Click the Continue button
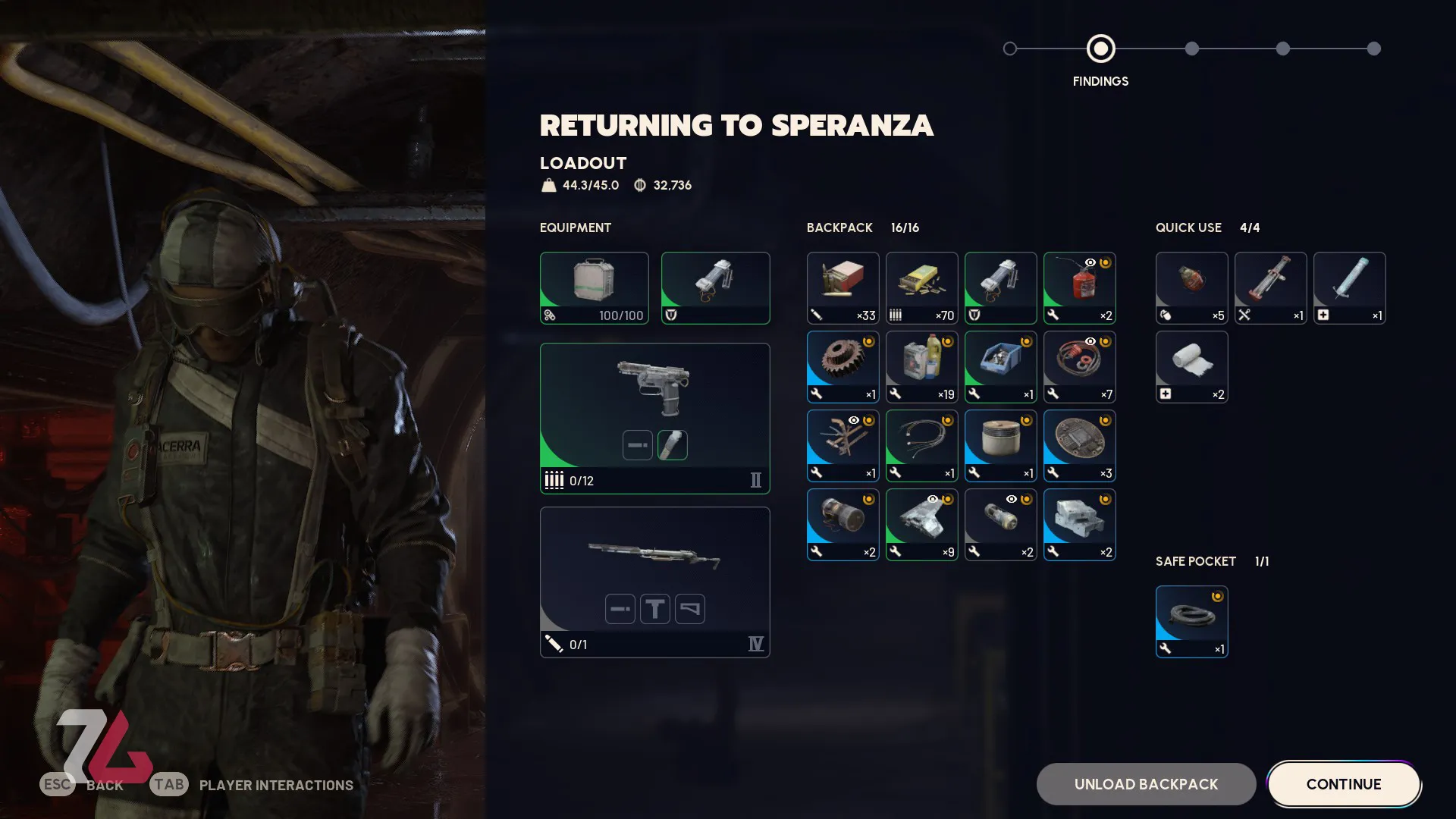 [x=1343, y=784]
